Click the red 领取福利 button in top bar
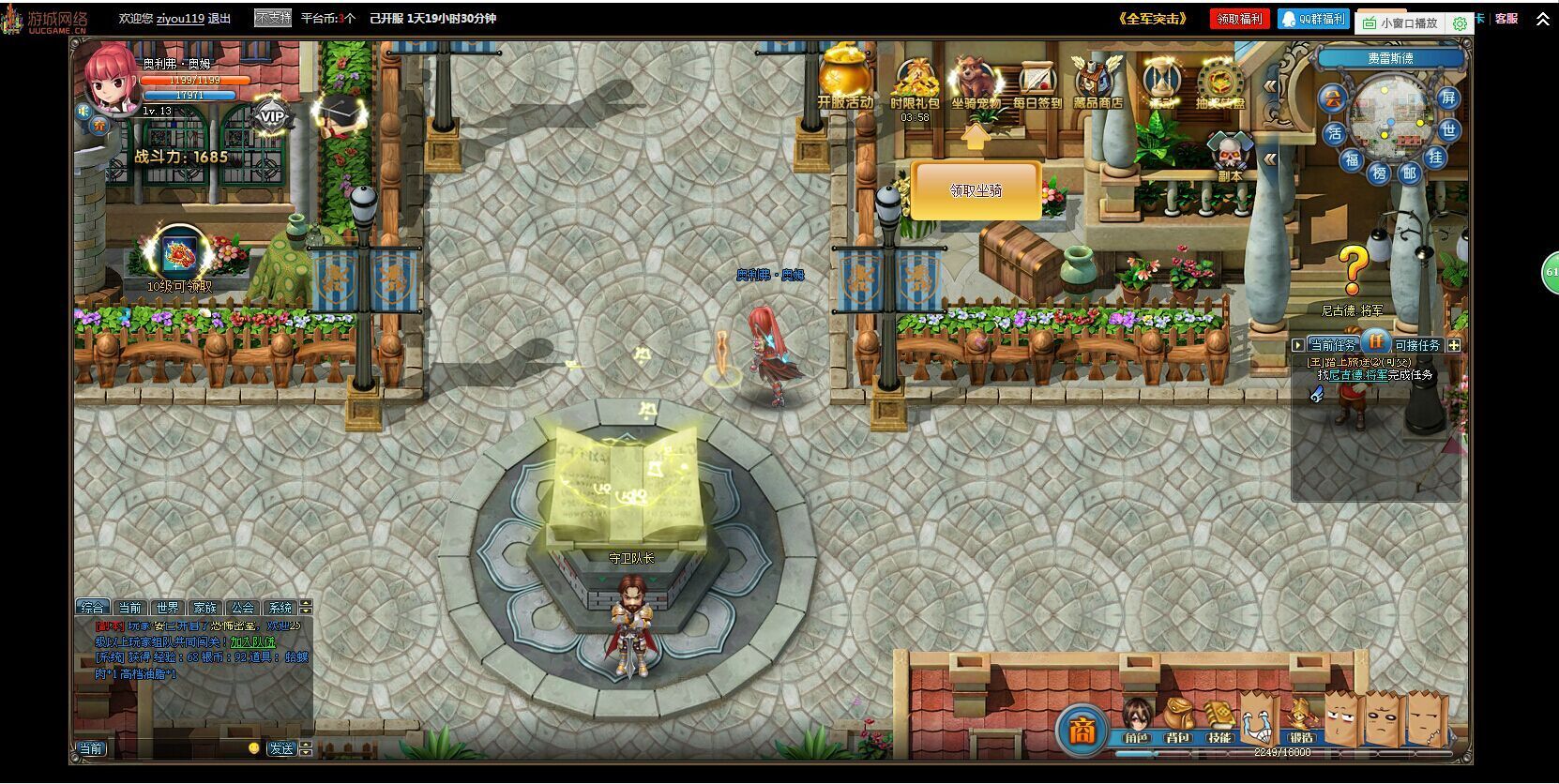This screenshot has height=784, width=1559. click(1239, 19)
